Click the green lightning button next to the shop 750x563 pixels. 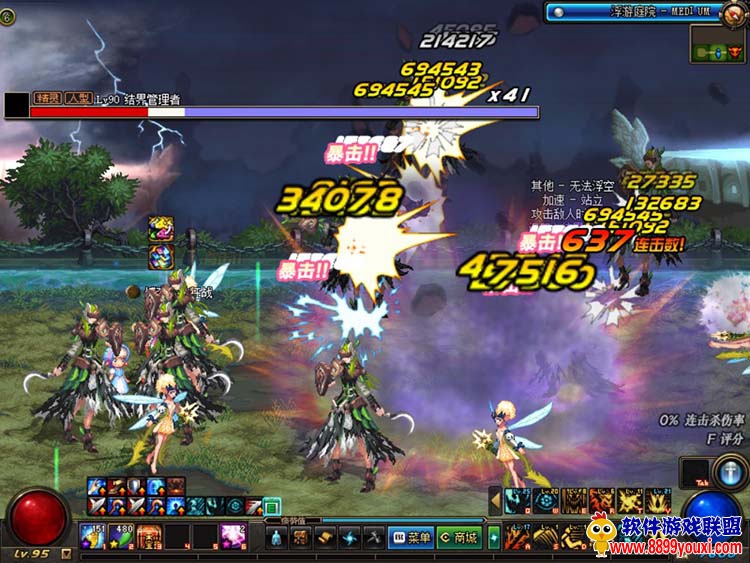point(494,538)
